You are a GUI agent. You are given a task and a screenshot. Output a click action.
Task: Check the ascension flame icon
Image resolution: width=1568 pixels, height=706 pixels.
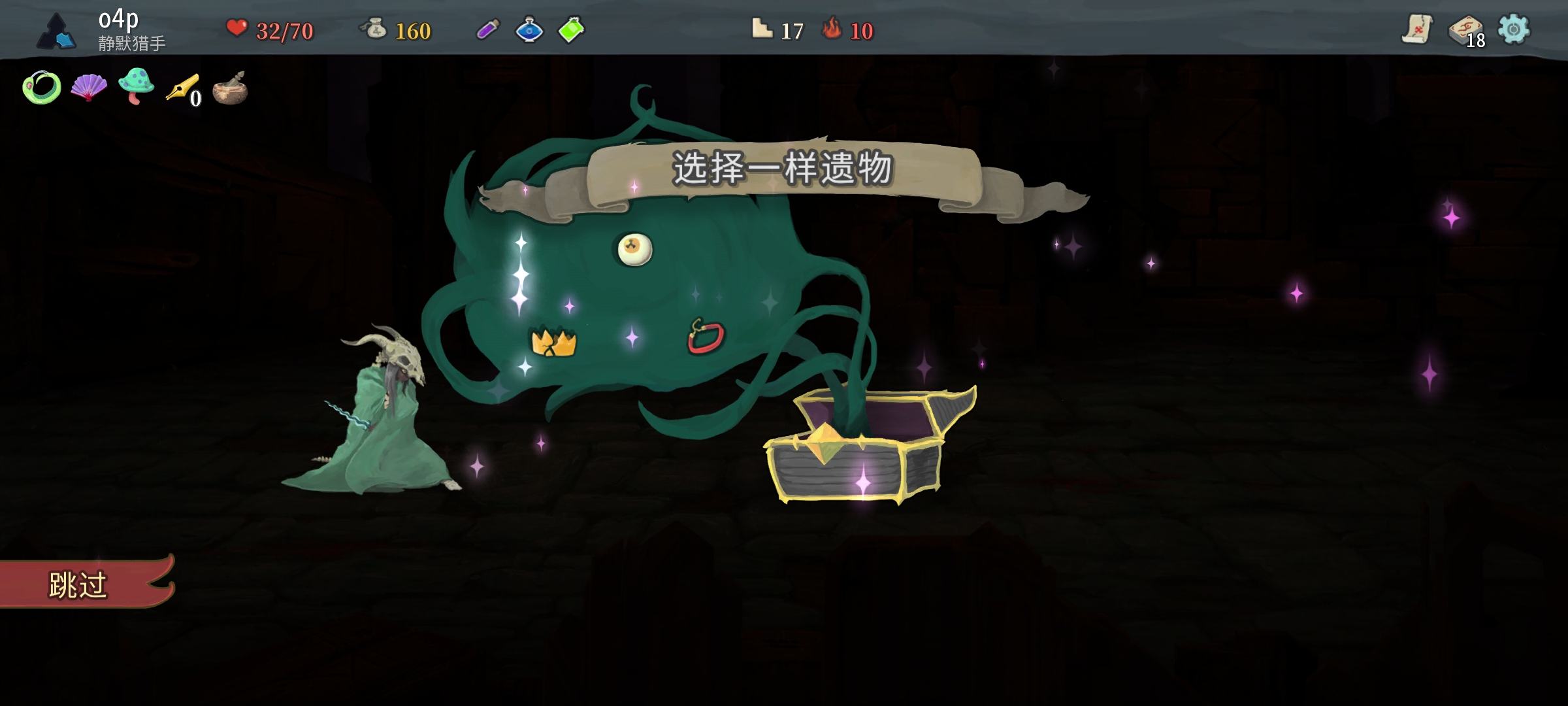pos(832,29)
